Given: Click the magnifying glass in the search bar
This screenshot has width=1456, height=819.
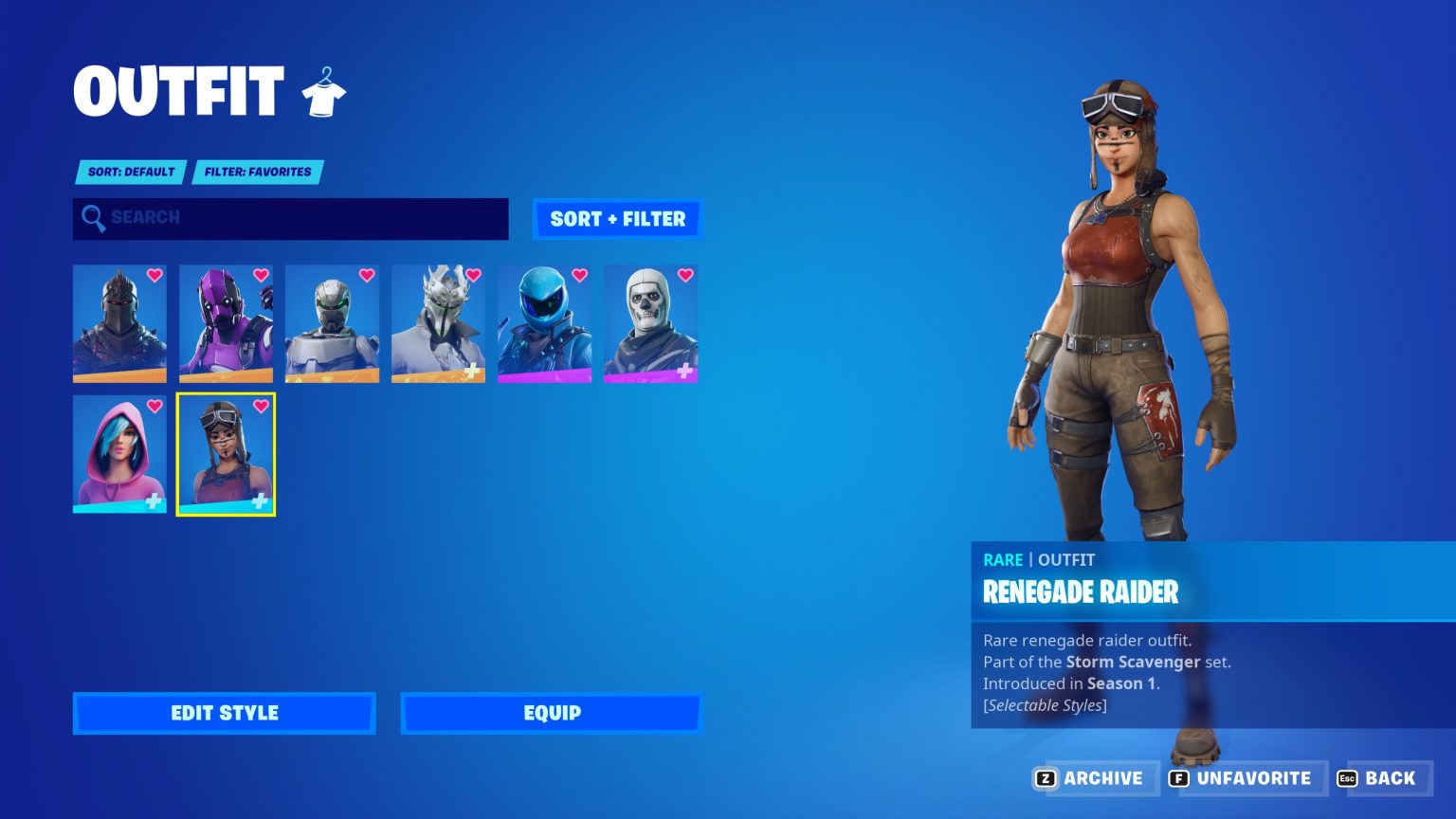Looking at the screenshot, I should [94, 218].
